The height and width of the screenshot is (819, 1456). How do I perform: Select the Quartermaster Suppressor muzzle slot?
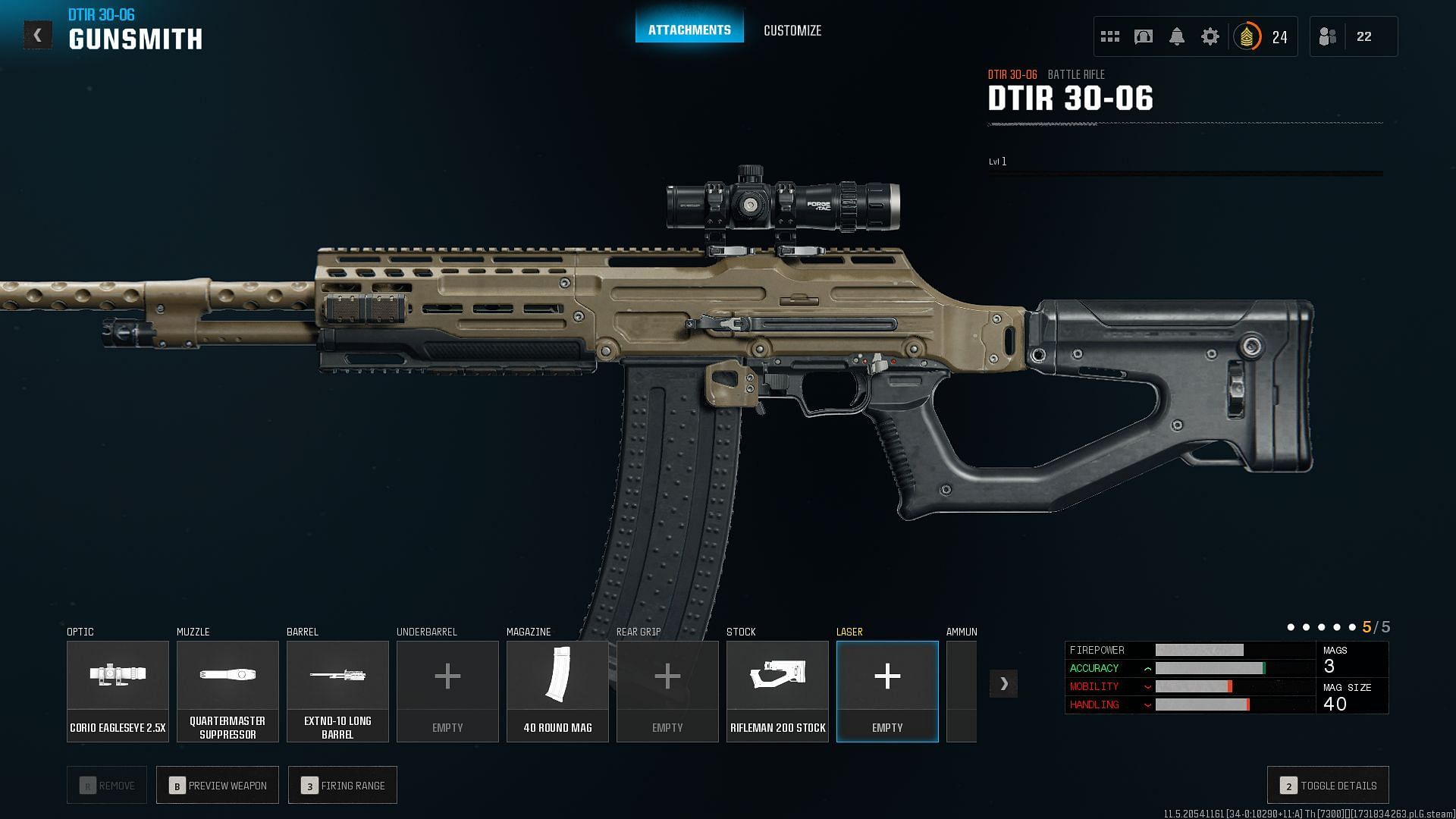click(x=227, y=691)
